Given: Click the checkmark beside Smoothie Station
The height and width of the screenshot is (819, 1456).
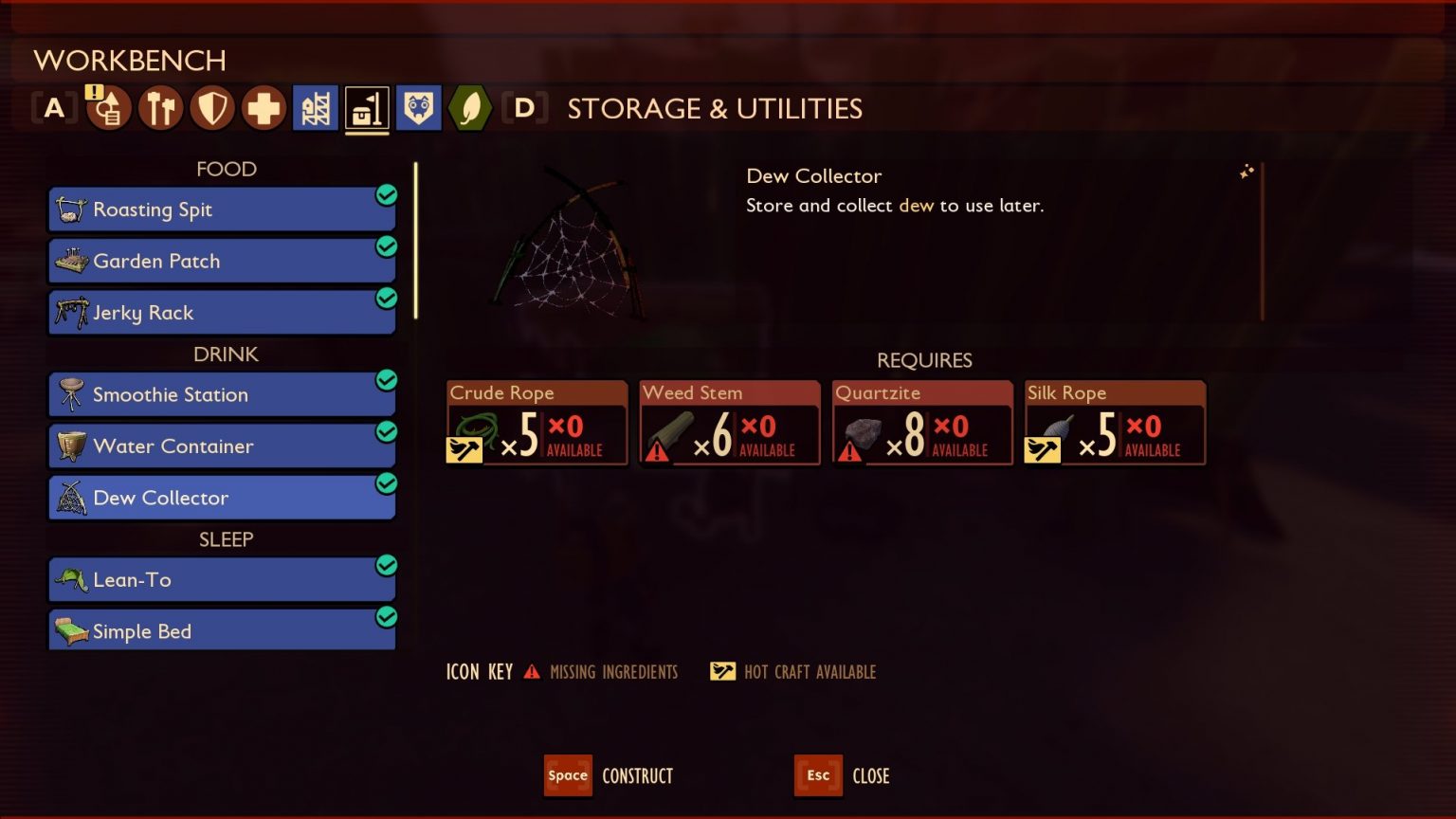Looking at the screenshot, I should coord(387,379).
